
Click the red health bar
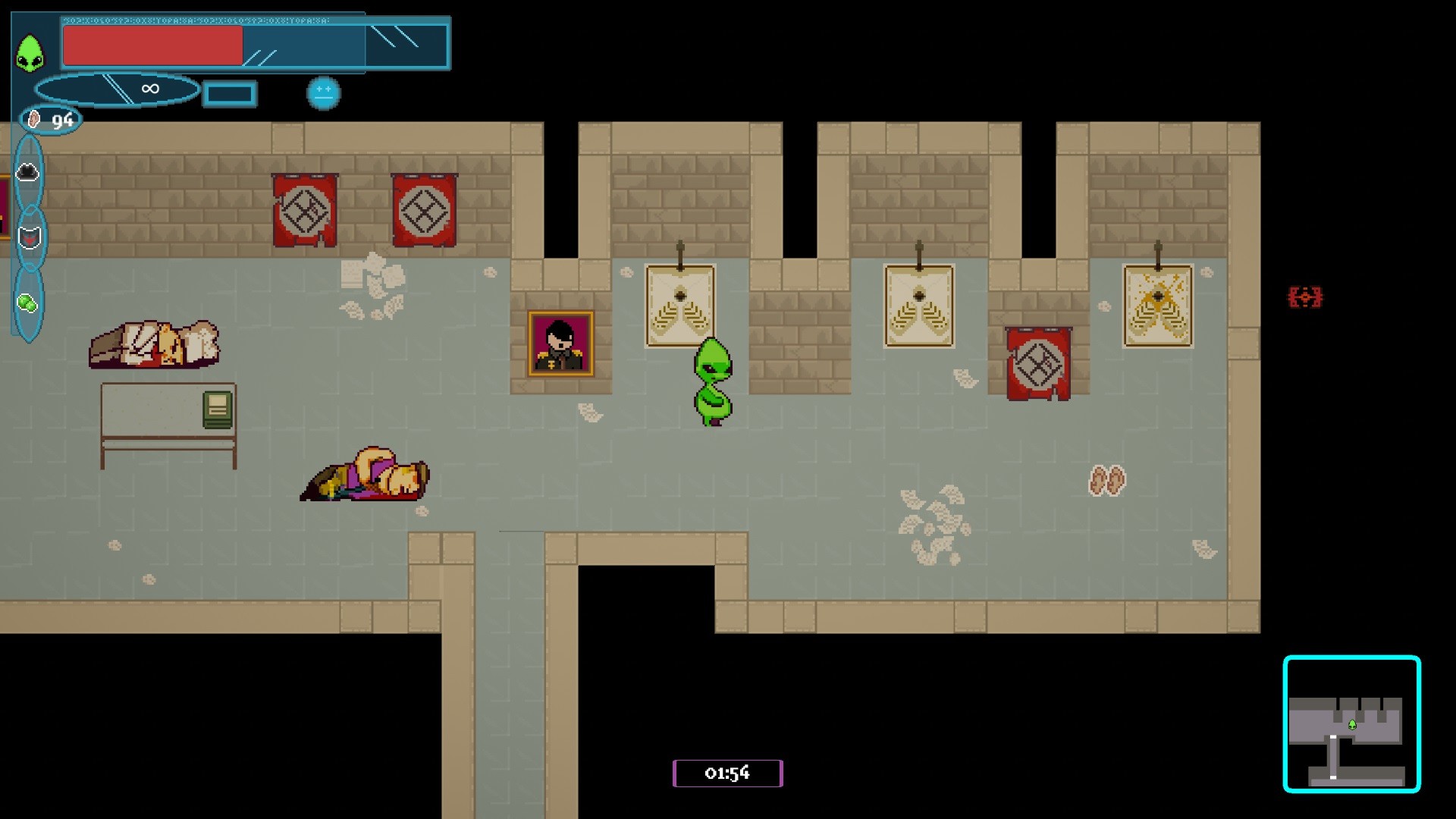[152, 47]
